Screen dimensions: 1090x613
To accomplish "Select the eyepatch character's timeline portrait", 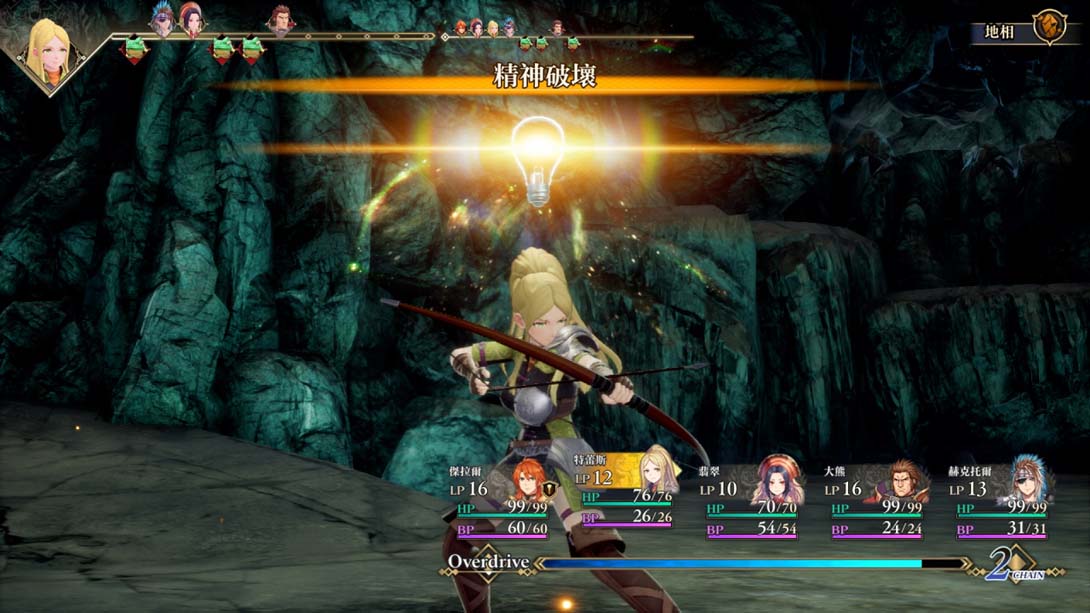I will coord(162,19).
